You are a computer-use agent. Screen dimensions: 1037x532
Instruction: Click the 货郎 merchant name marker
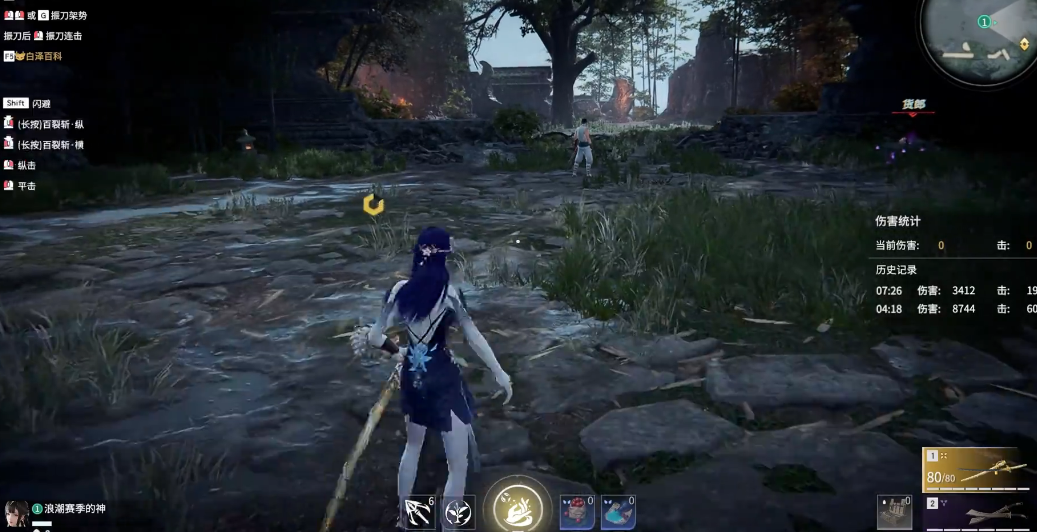coord(913,104)
